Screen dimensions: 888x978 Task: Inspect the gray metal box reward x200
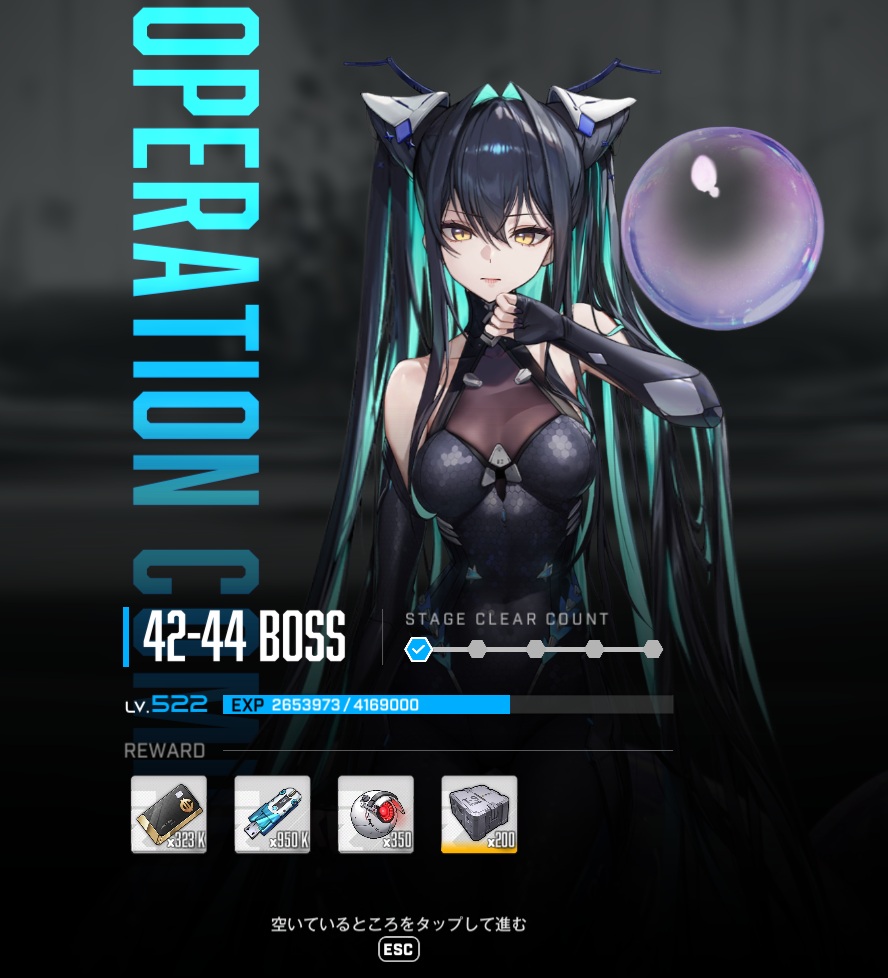[479, 814]
